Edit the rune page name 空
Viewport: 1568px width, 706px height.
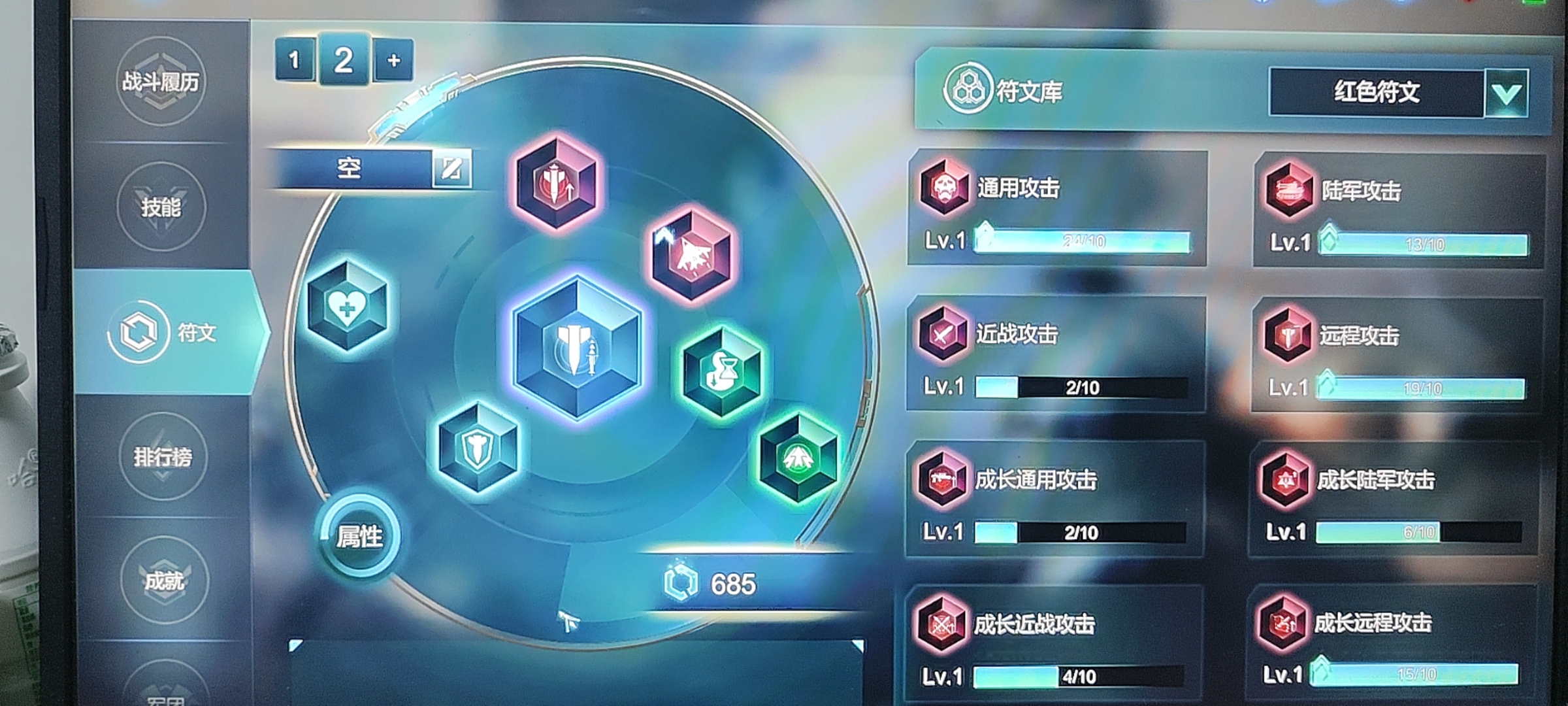click(451, 169)
